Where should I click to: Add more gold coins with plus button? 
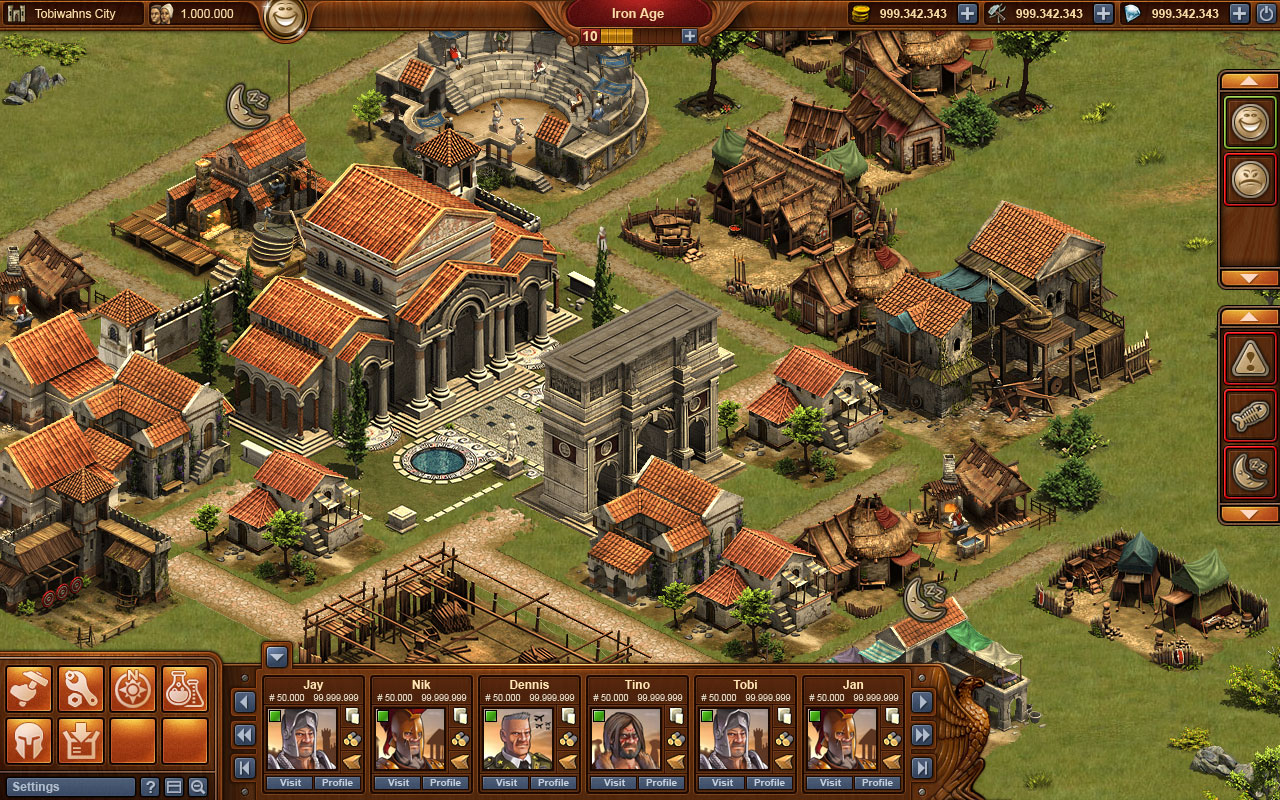pos(967,13)
